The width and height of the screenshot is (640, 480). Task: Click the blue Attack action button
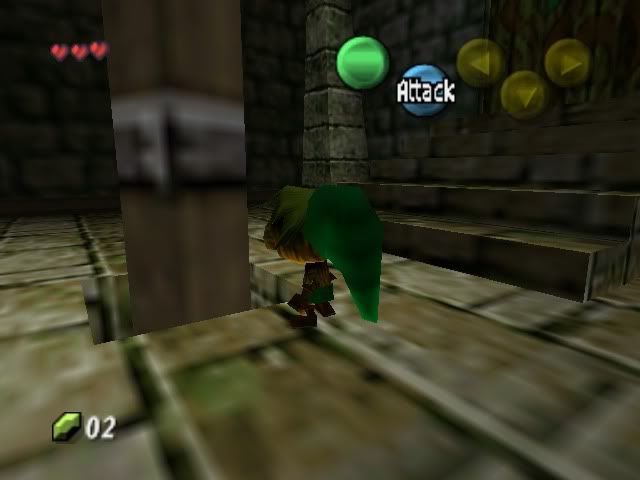coord(425,90)
